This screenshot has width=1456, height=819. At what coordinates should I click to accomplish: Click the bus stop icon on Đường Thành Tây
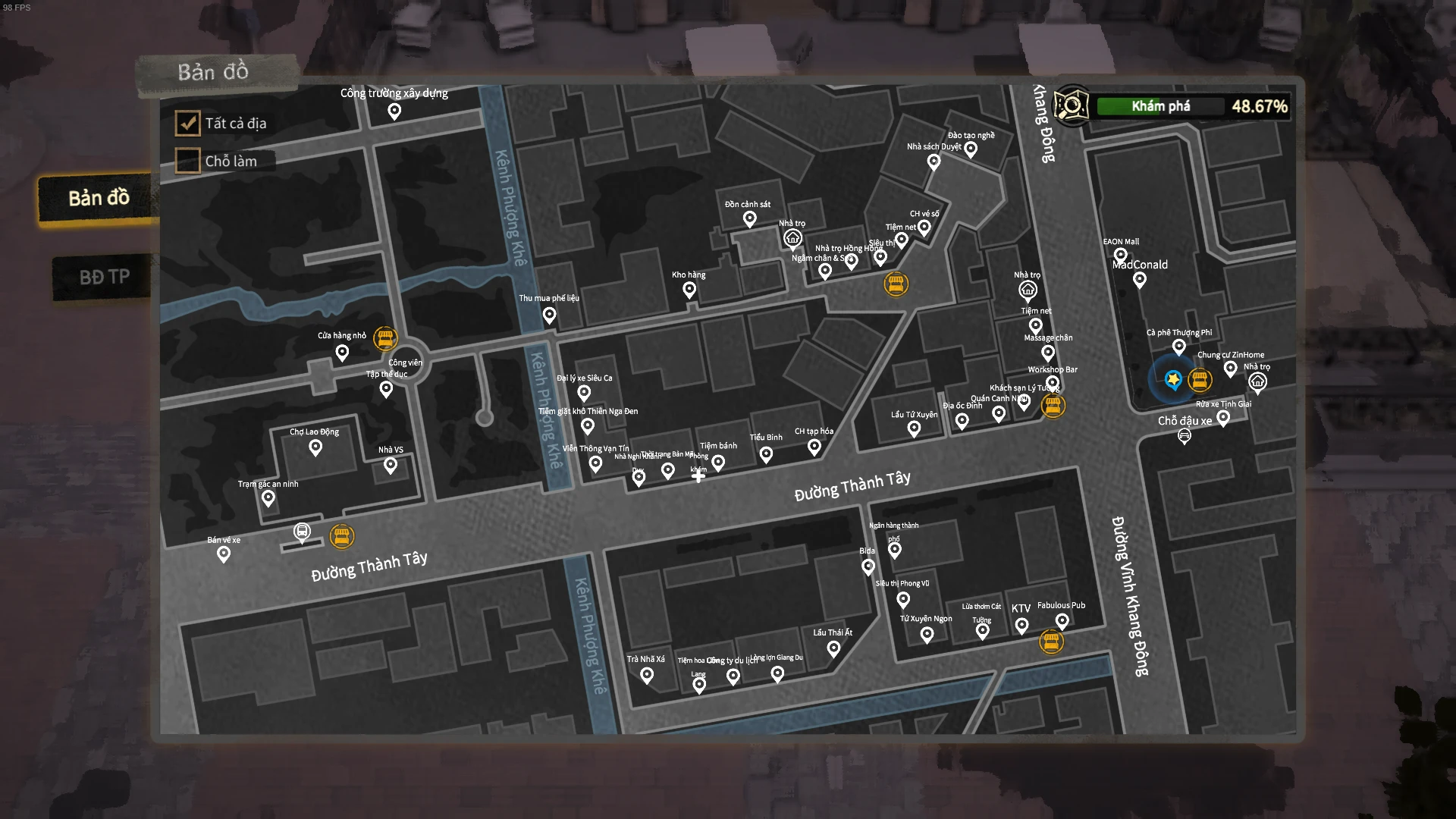(x=302, y=532)
